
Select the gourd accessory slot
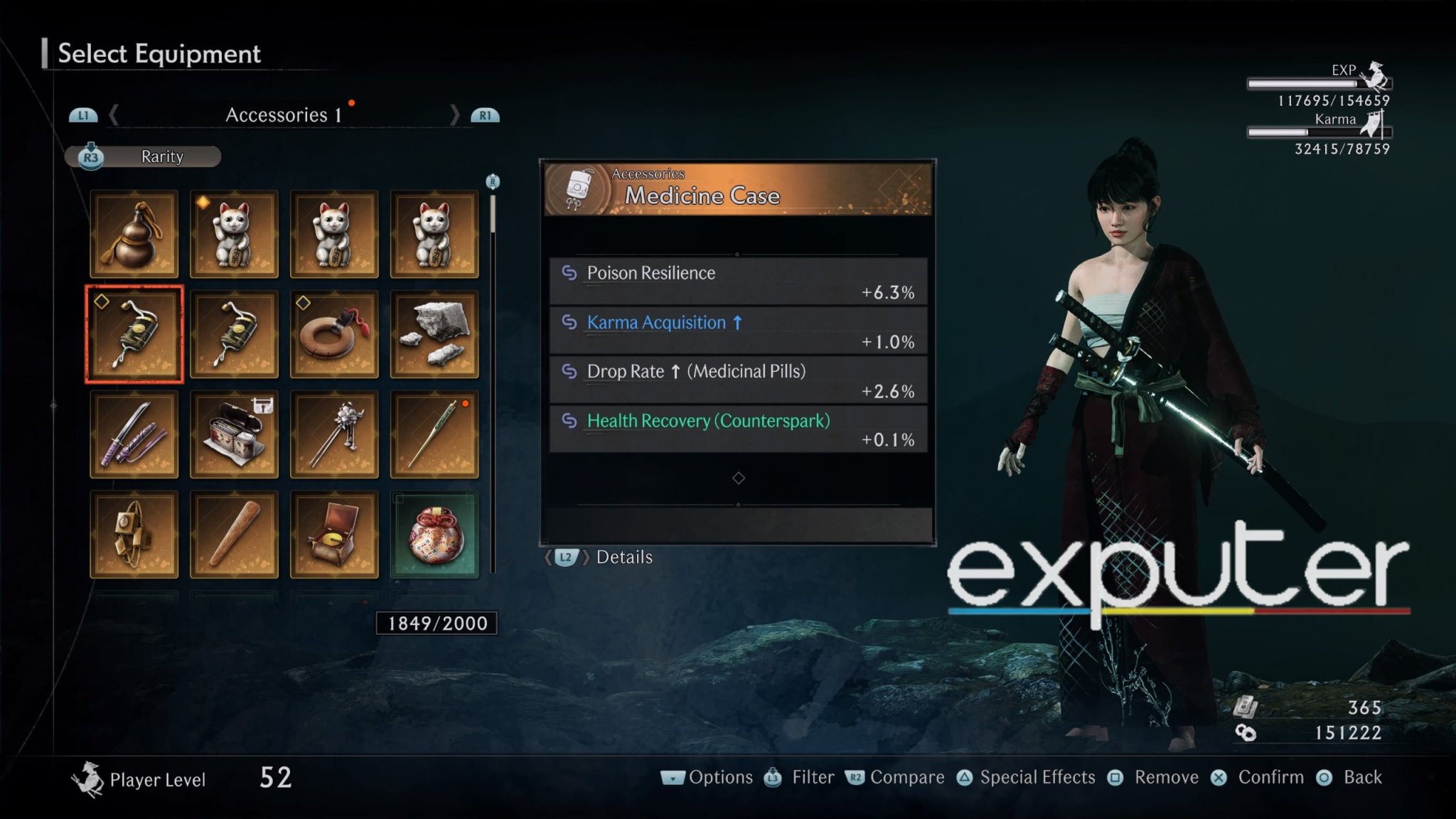pos(134,234)
